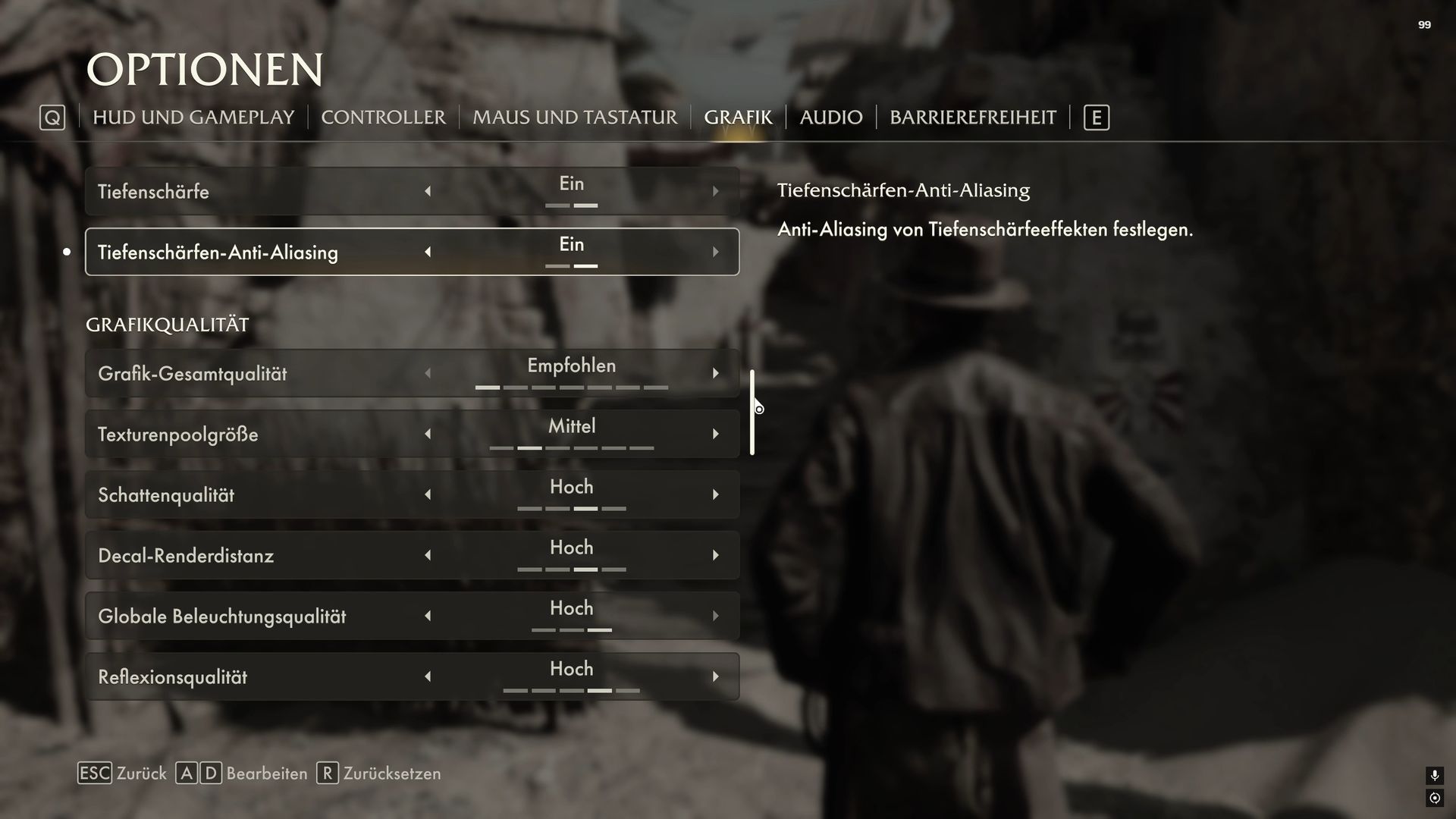Viewport: 1456px width, 819px height.
Task: Switch to the Audio tab
Action: [830, 118]
